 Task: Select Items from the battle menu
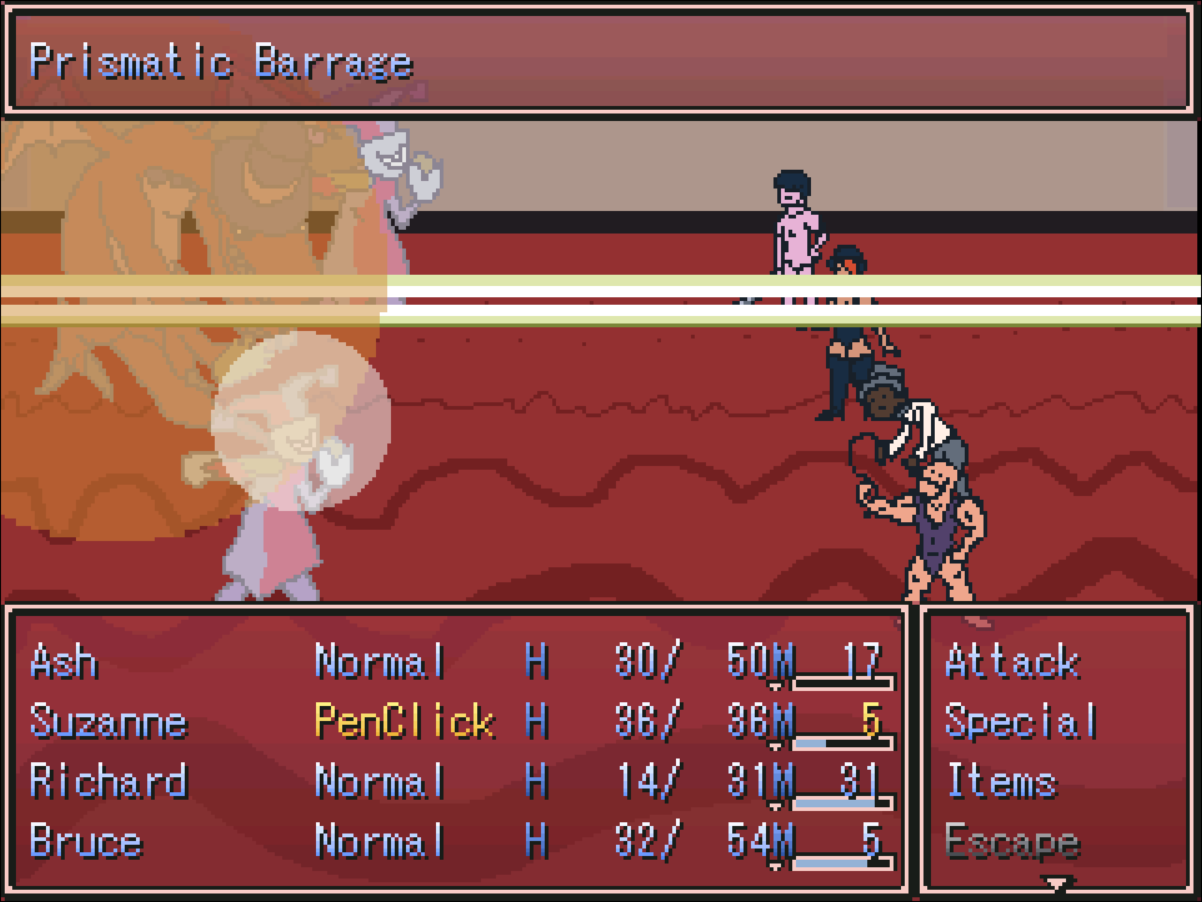tap(1000, 782)
